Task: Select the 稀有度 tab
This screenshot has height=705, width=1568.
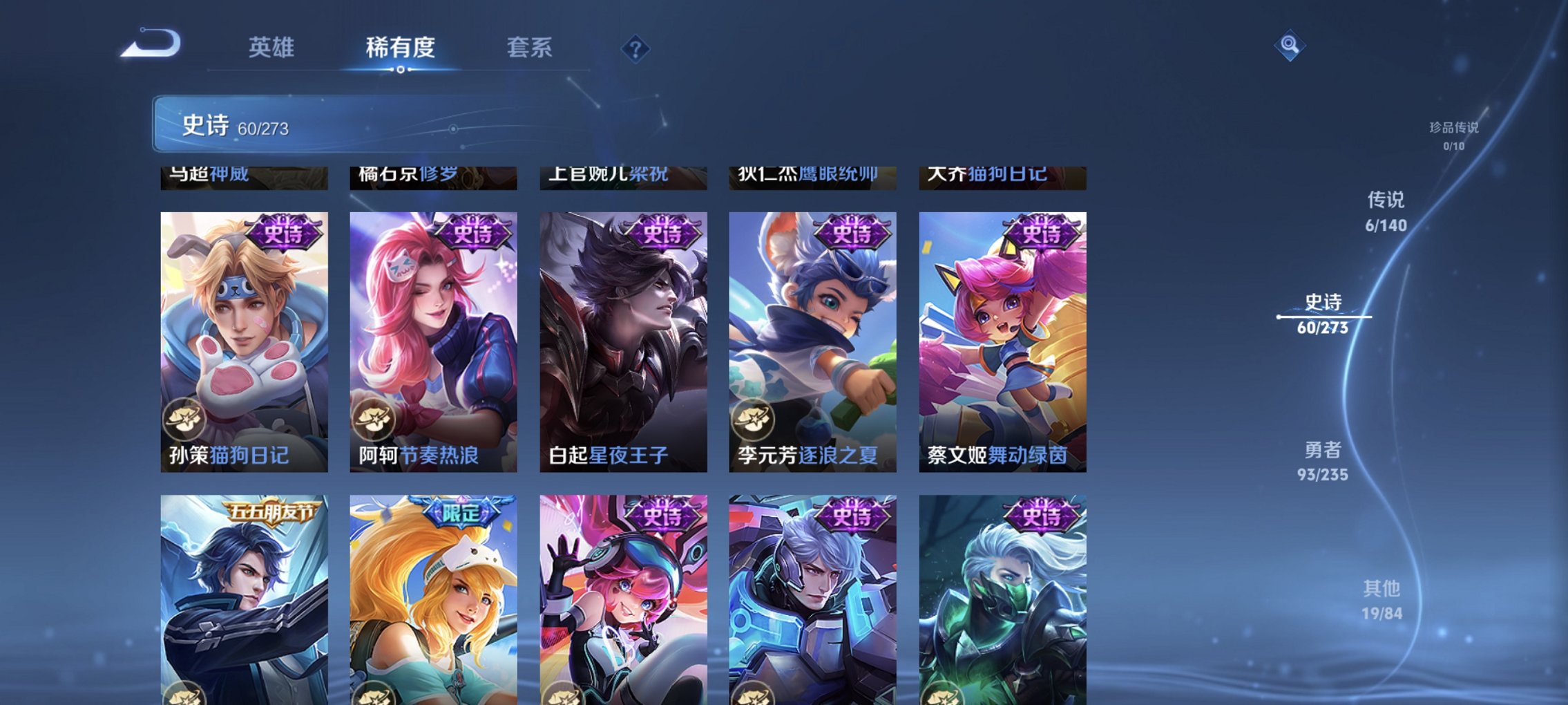Action: 401,48
